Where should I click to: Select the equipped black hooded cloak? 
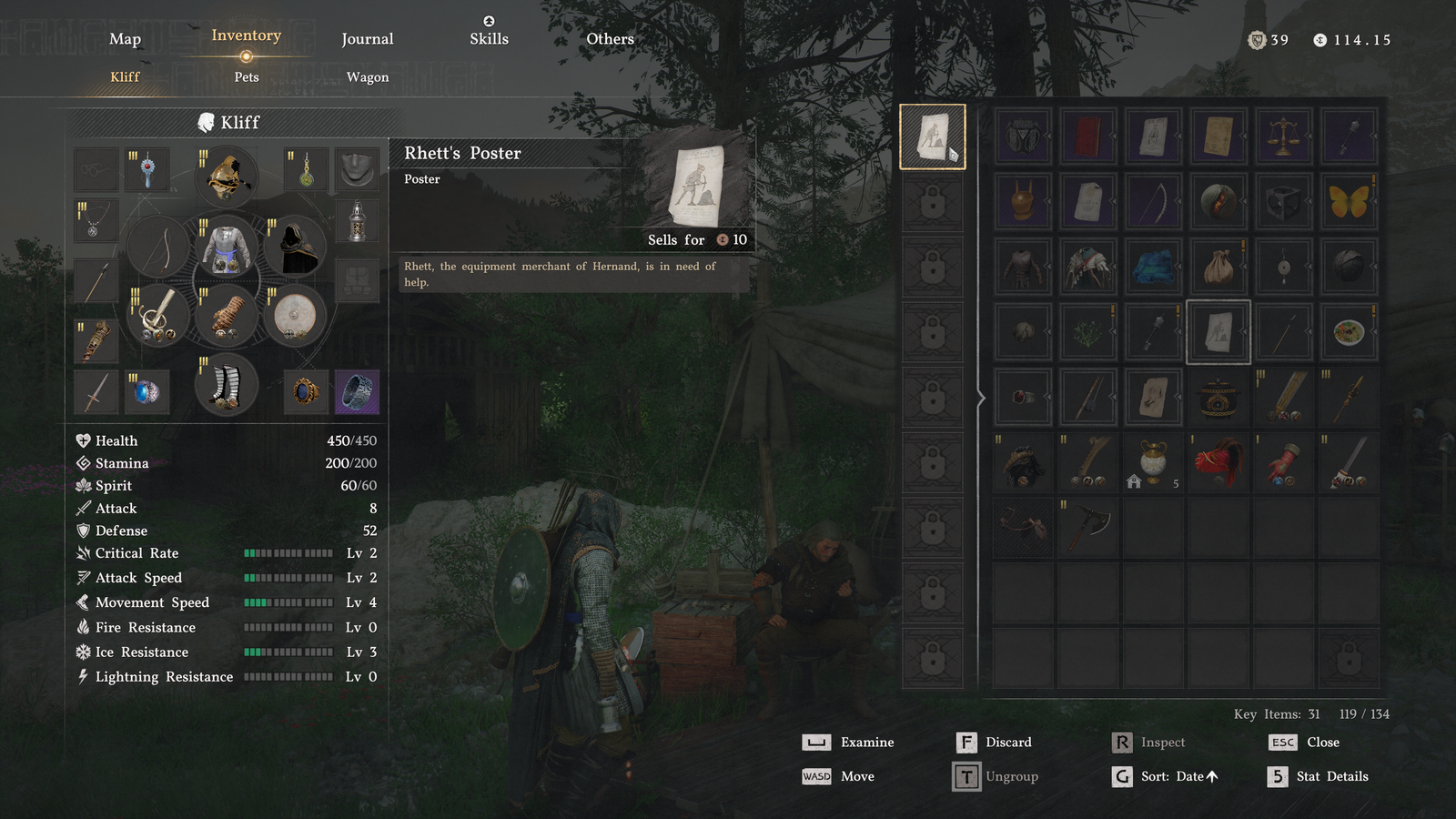pos(295,247)
